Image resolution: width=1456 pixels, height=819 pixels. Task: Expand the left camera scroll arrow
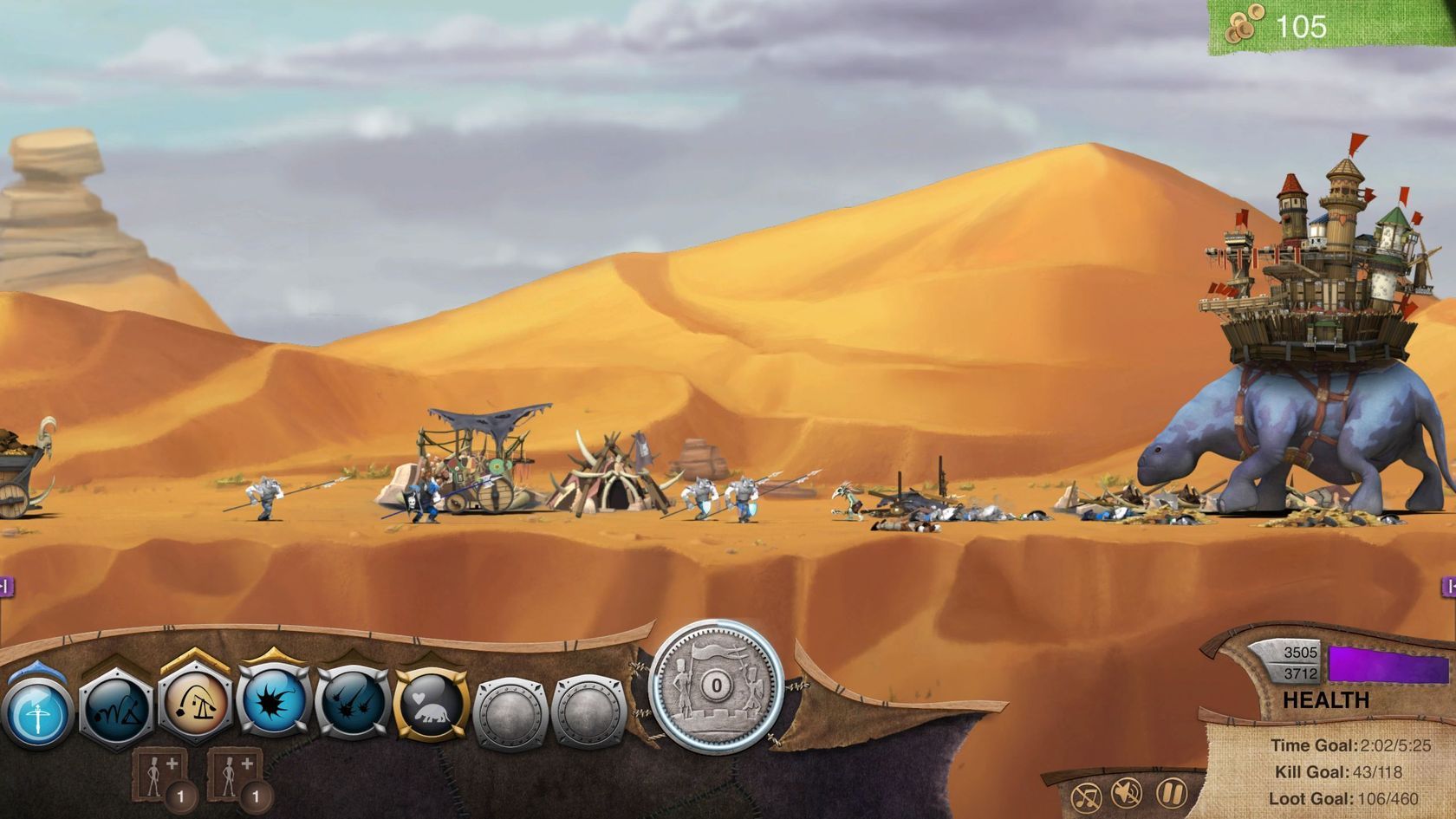pyautogui.click(x=5, y=586)
